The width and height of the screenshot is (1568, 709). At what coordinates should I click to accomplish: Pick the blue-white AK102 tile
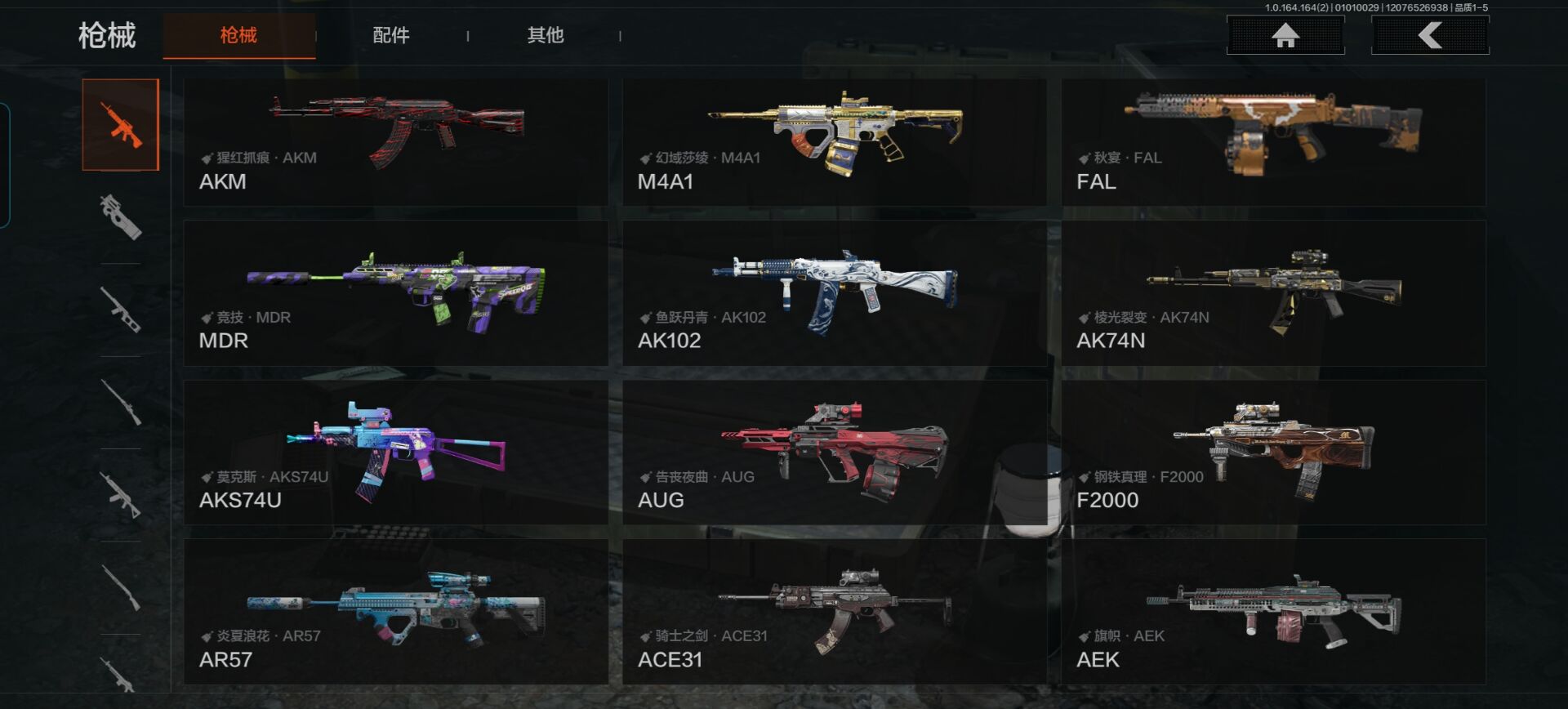click(834, 292)
